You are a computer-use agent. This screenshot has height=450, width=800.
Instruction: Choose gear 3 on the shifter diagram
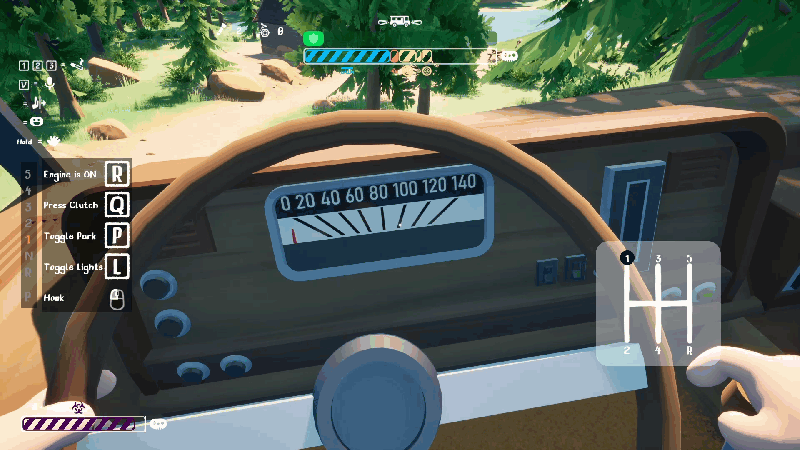658,259
